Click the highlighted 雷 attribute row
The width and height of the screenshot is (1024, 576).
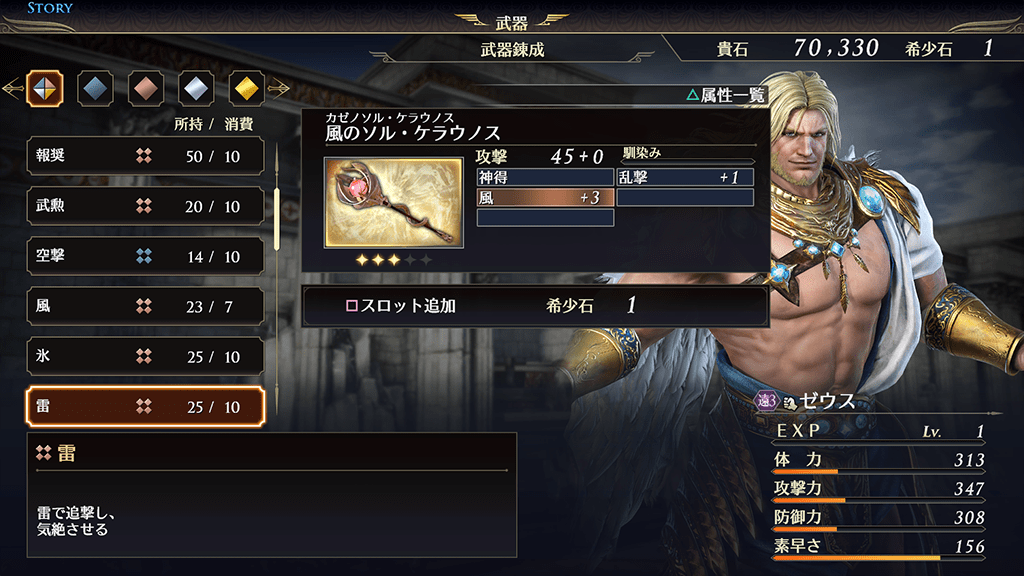click(145, 406)
